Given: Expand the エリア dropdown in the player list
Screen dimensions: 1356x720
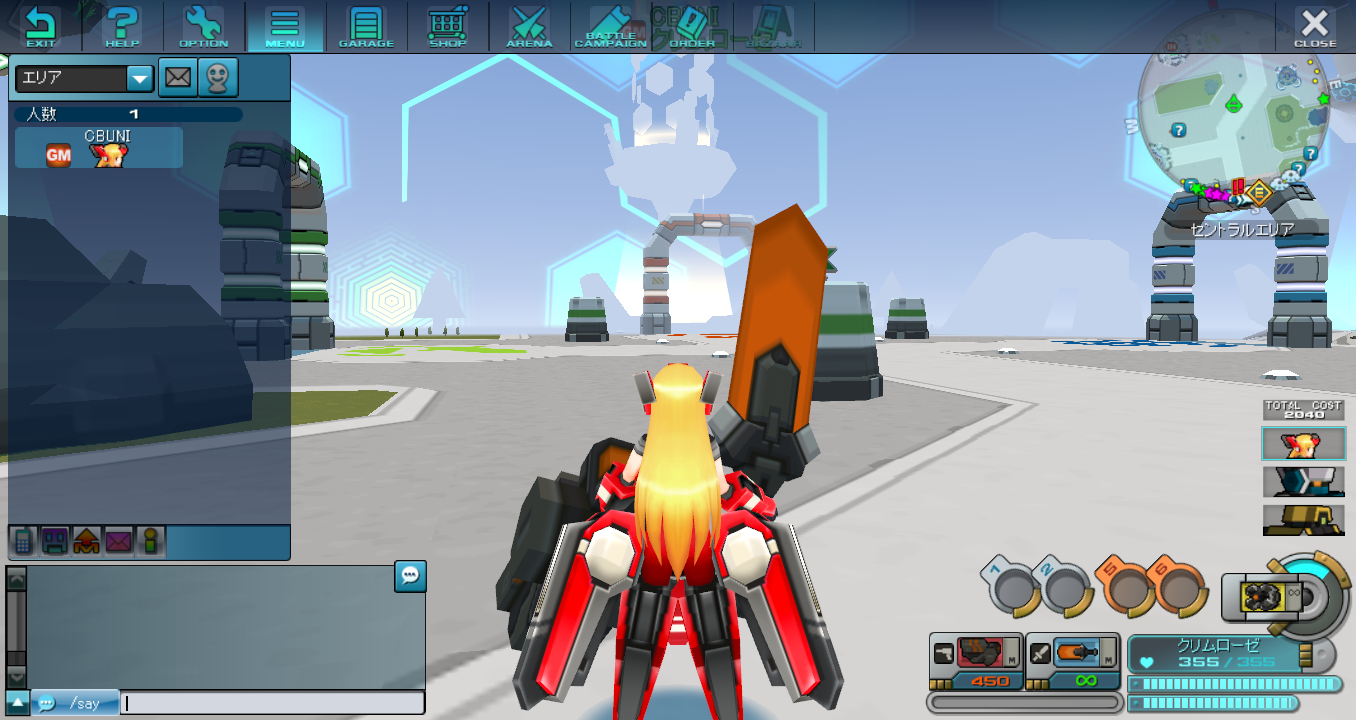Looking at the screenshot, I should pos(139,78).
